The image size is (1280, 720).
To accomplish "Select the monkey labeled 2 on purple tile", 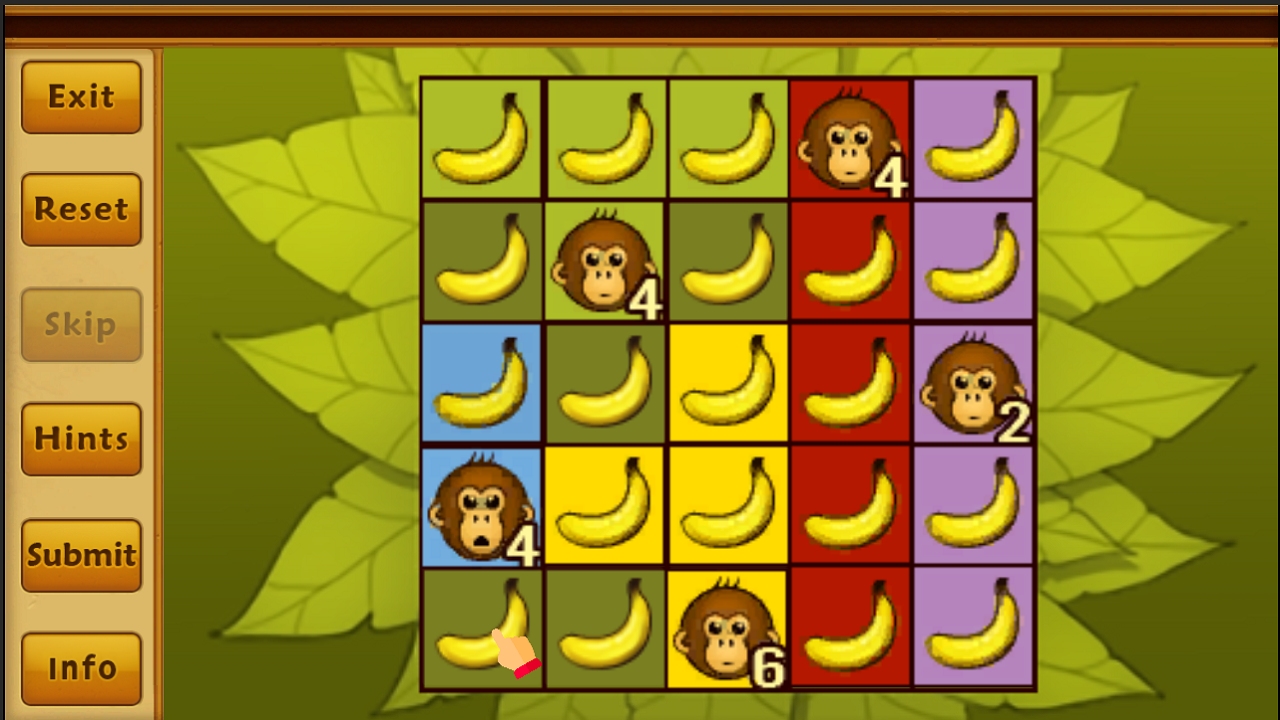I will point(973,381).
